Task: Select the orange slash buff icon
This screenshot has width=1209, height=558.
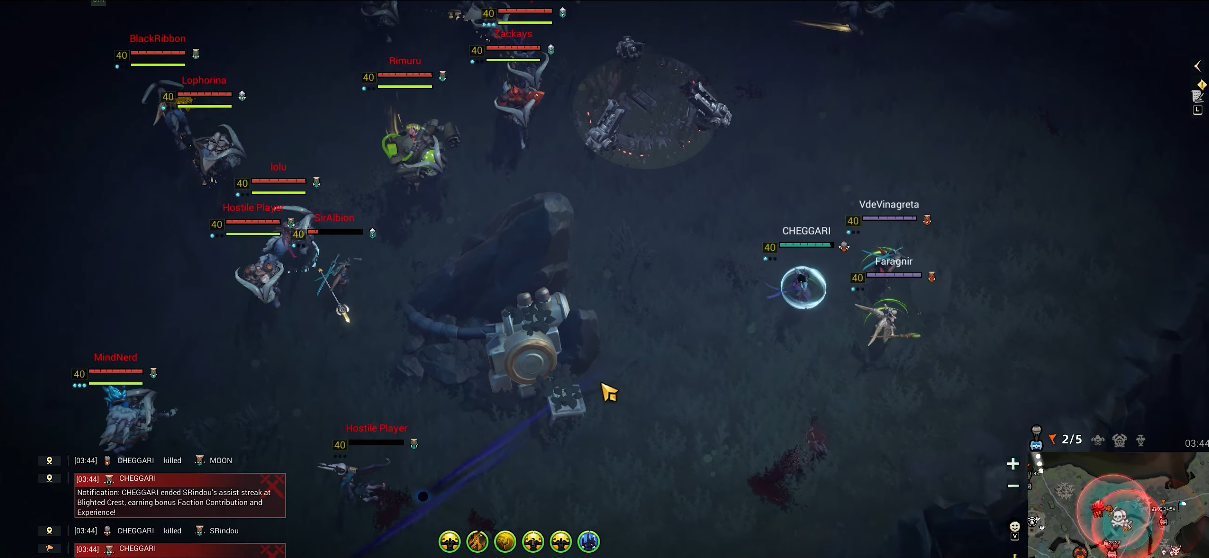Action: [477, 541]
